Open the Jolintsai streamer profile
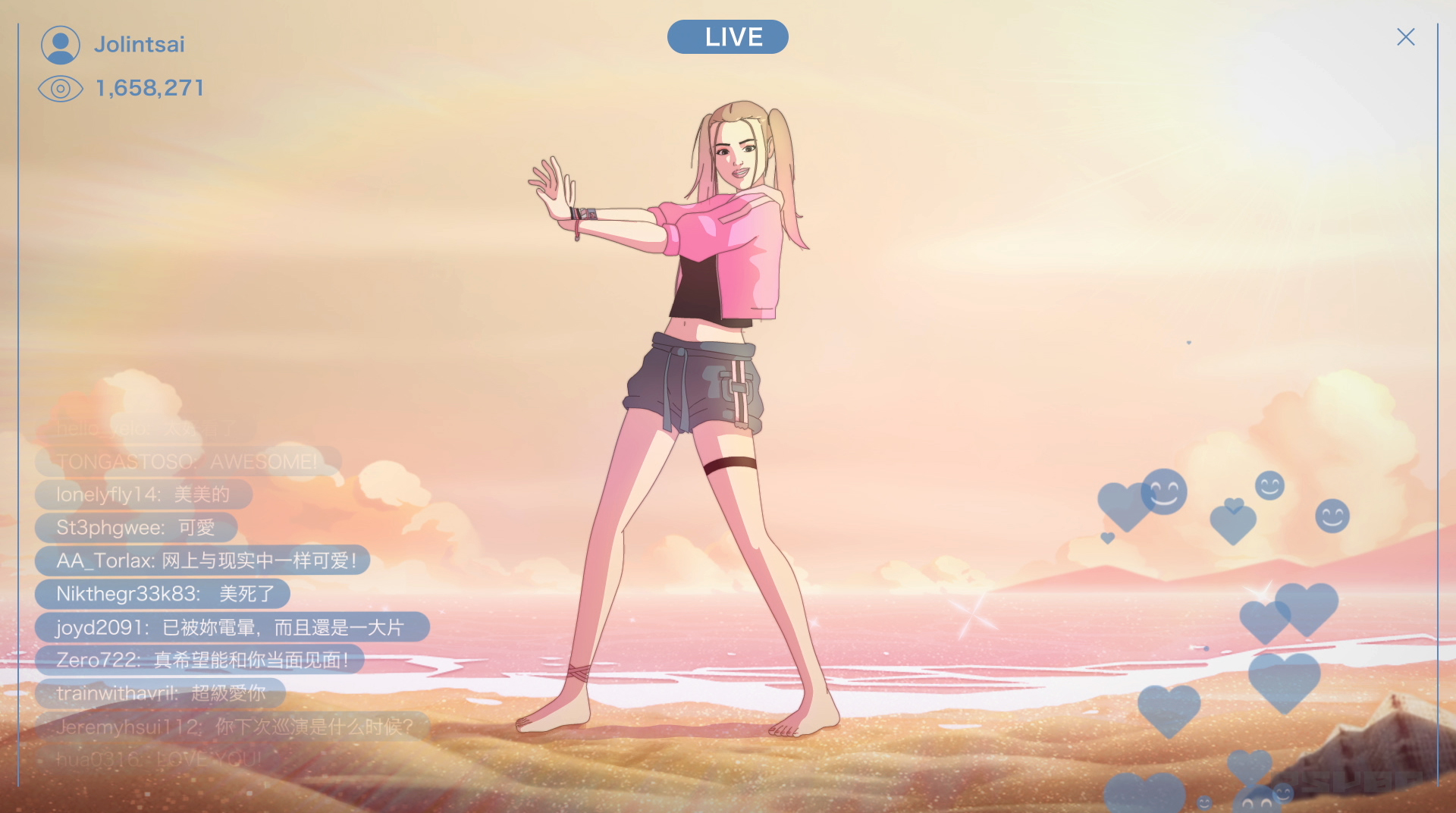This screenshot has height=813, width=1456. point(139,45)
